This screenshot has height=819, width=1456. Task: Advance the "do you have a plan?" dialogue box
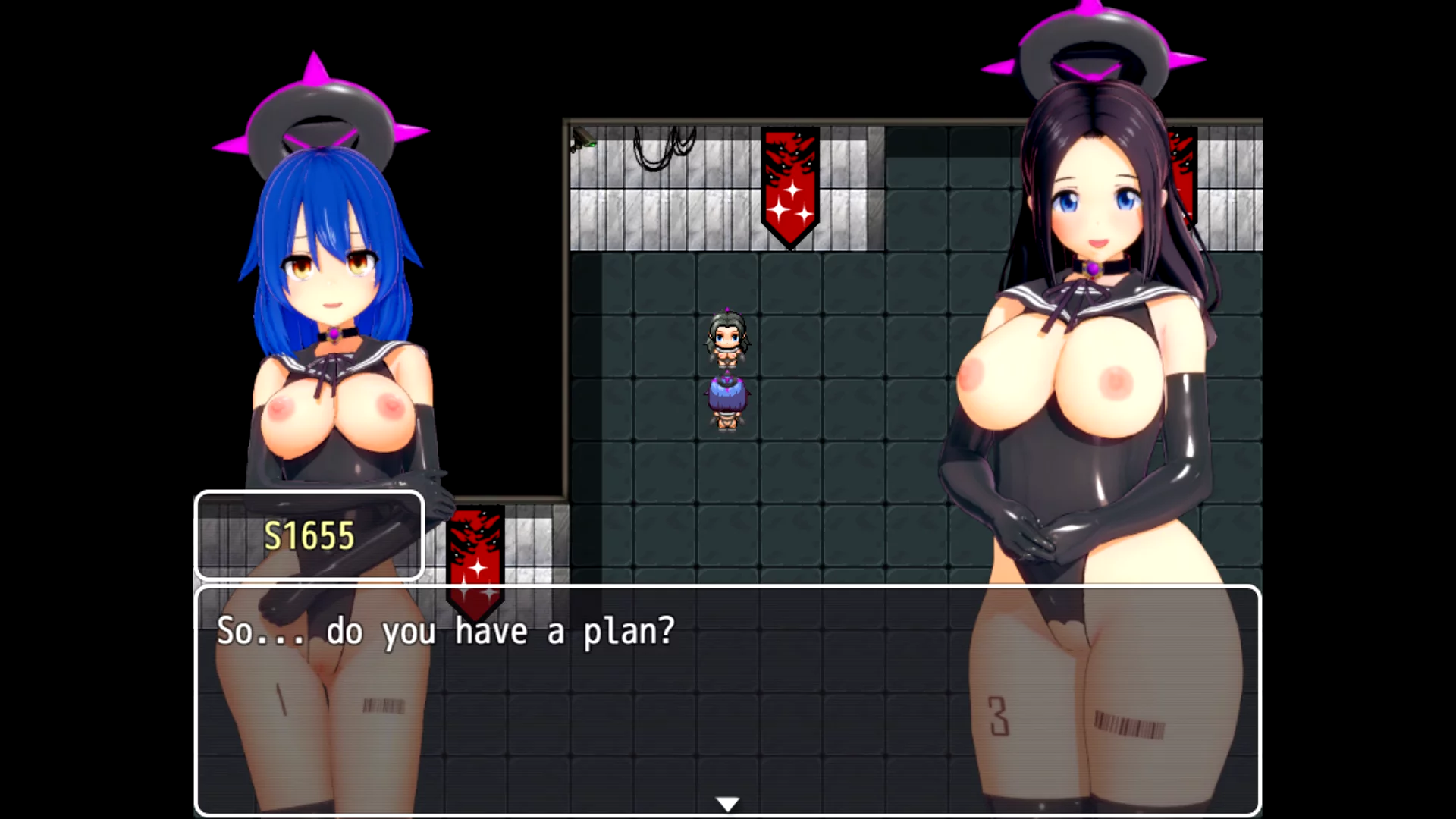coord(726,698)
